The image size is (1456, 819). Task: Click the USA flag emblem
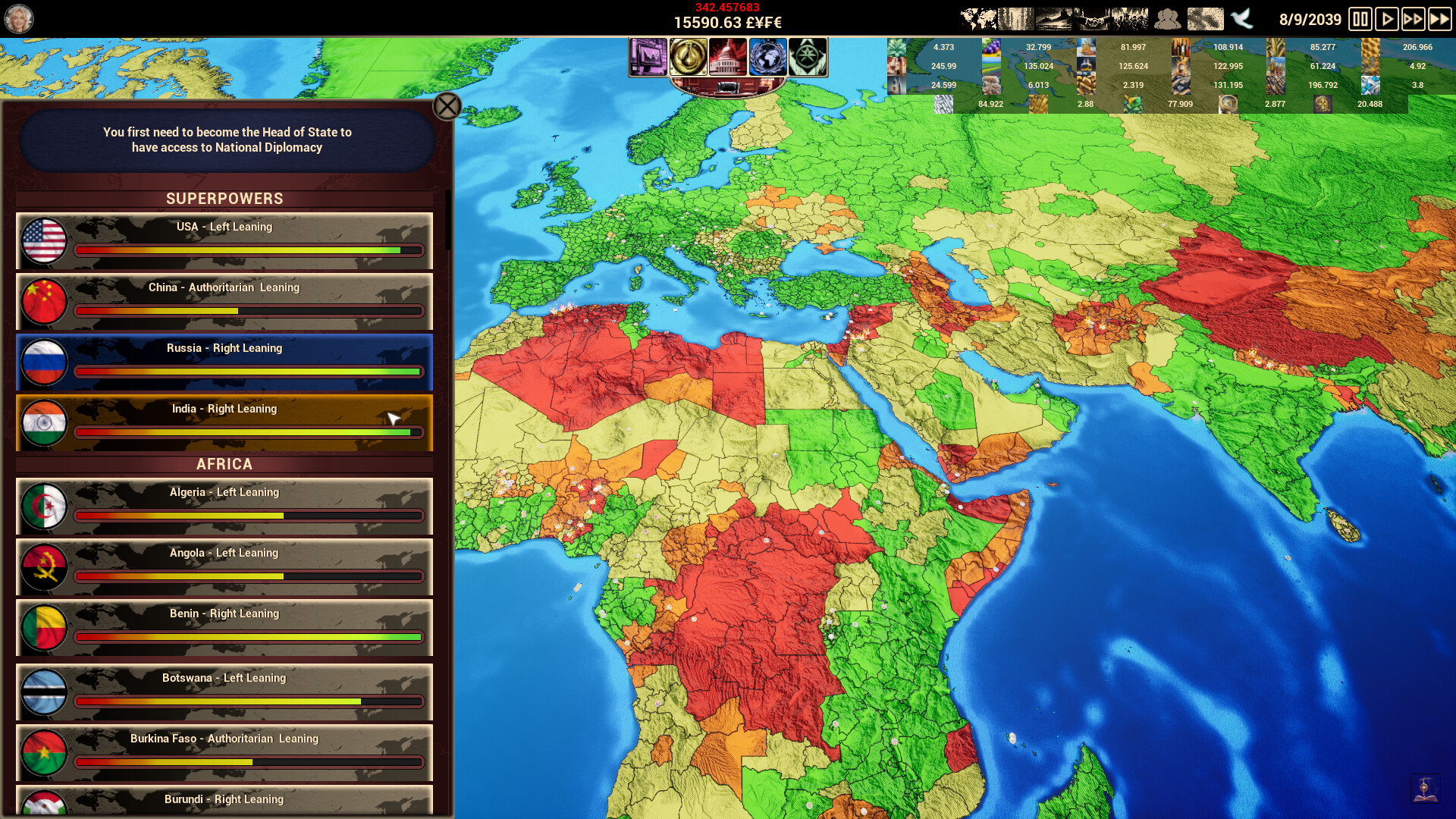click(44, 241)
